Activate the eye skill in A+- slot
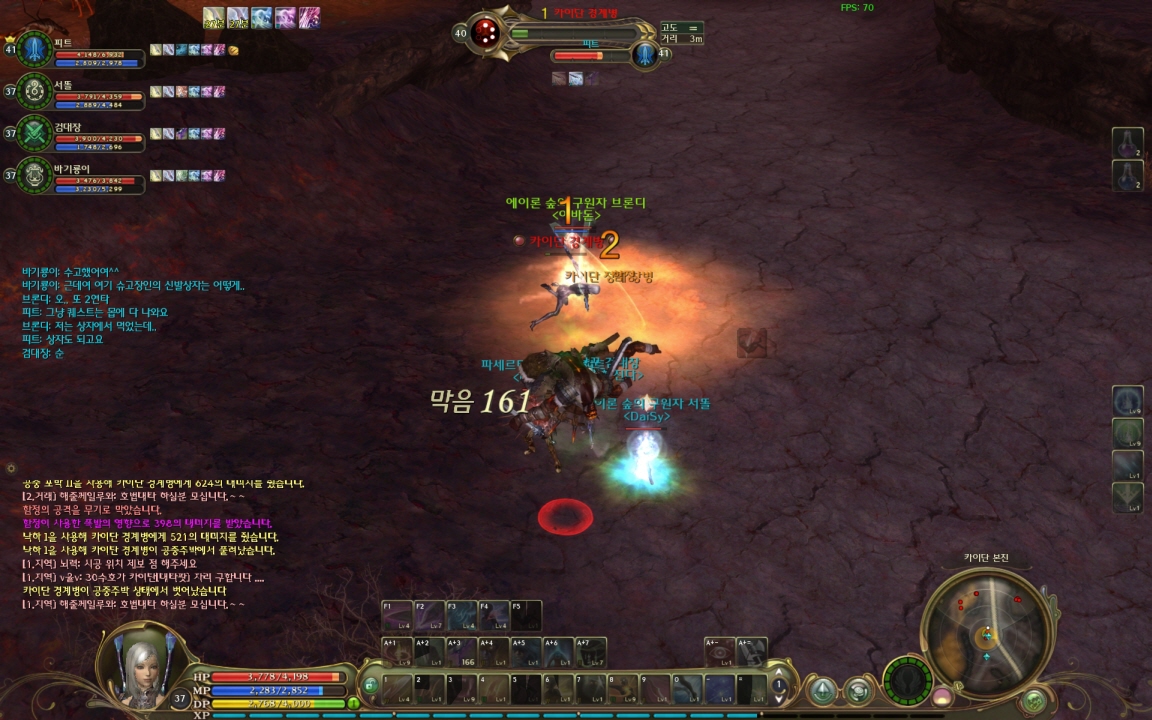 pyautogui.click(x=719, y=653)
